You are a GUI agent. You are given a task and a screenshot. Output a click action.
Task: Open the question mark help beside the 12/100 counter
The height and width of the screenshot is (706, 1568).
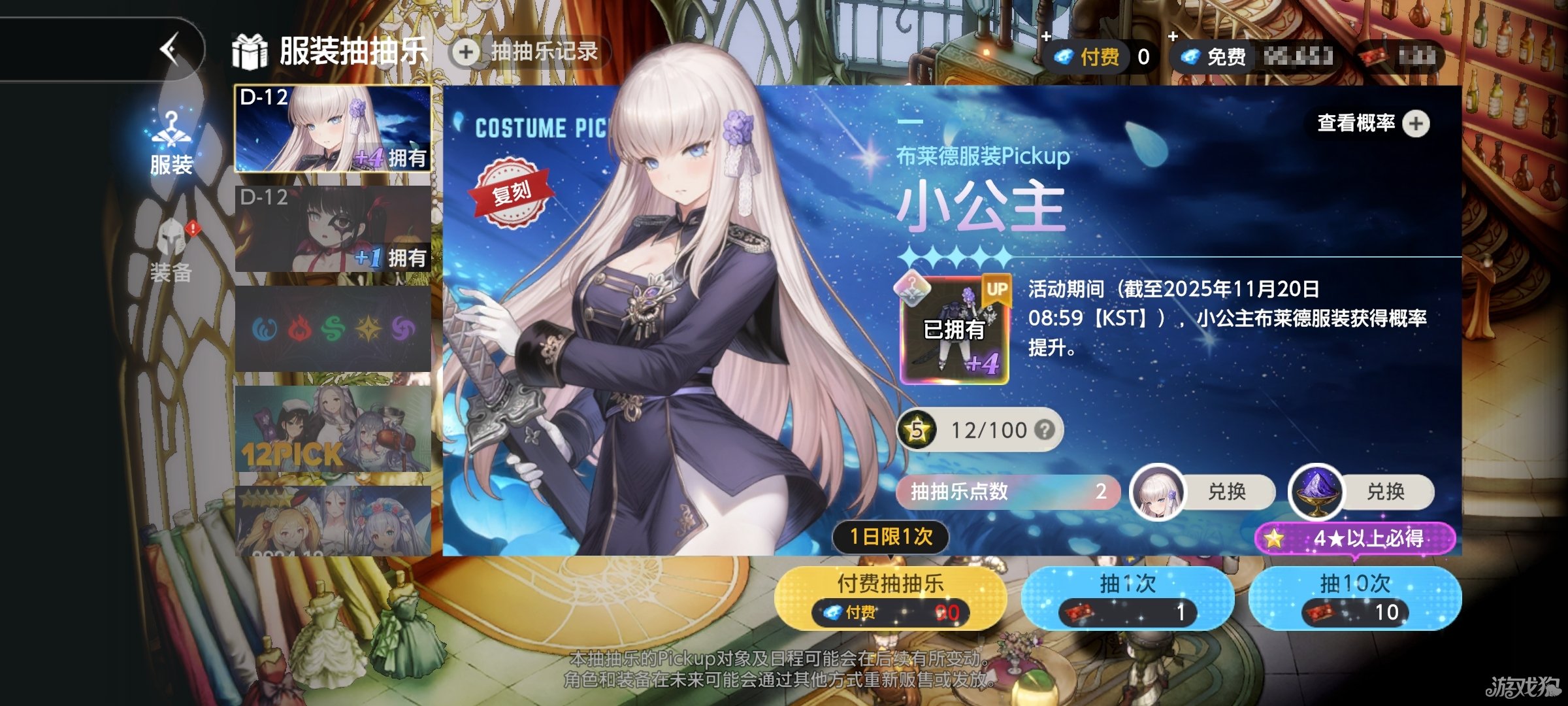tap(1045, 430)
